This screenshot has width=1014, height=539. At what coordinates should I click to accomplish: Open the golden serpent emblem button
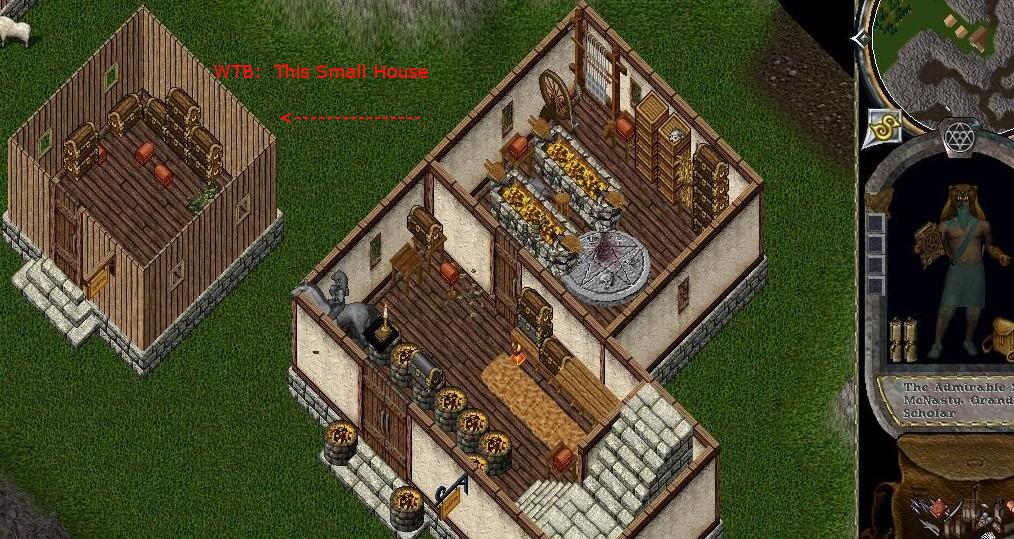coord(884,126)
